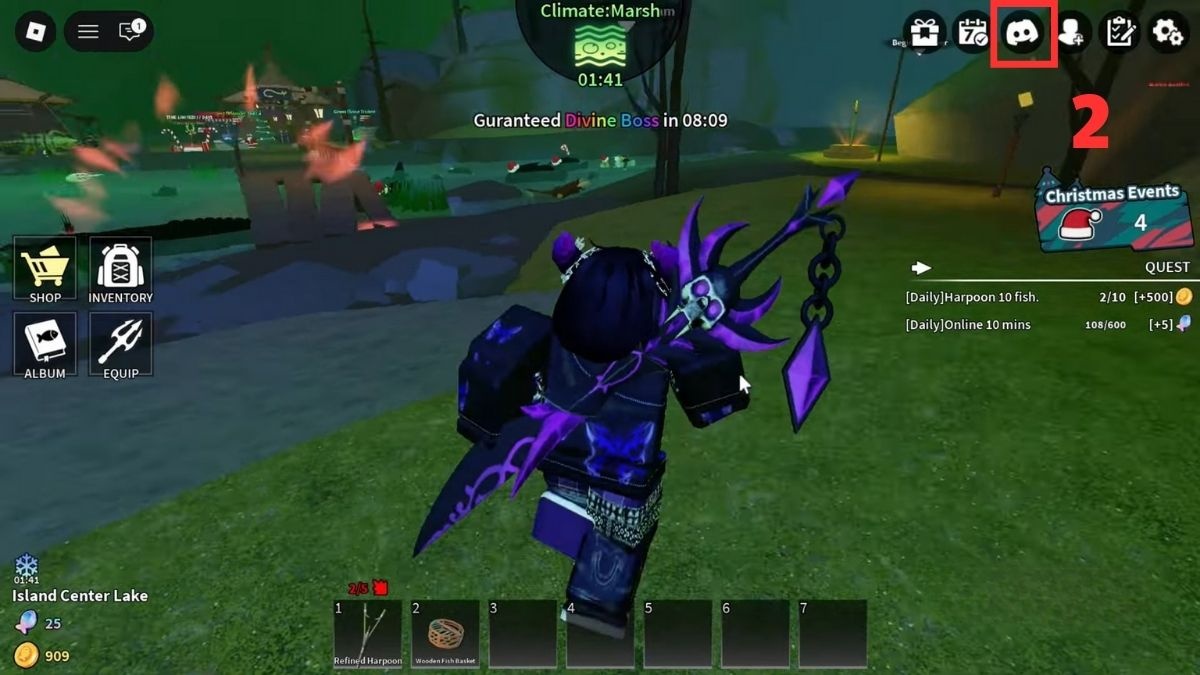Screen dimensions: 1200x675
Task: Open the fish Album
Action: (x=45, y=345)
